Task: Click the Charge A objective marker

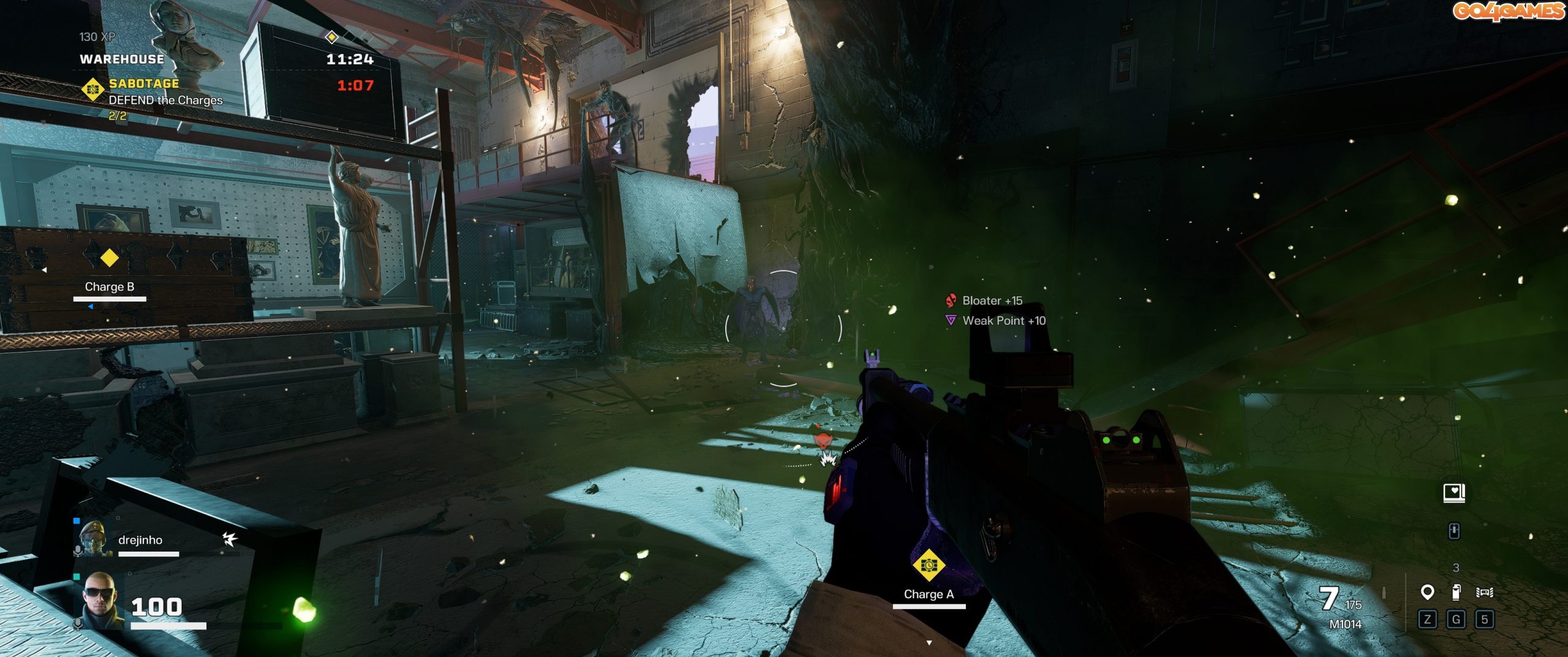Action: [x=929, y=564]
